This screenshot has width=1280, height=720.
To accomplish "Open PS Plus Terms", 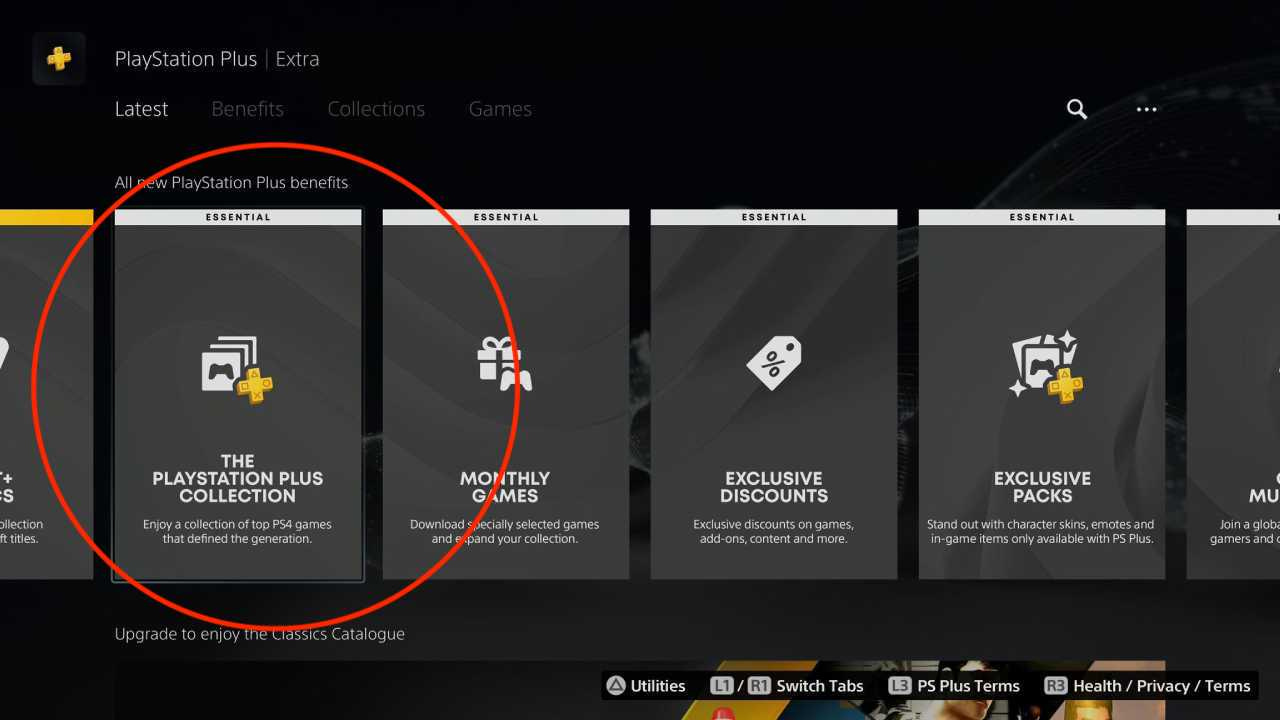I will click(966, 685).
